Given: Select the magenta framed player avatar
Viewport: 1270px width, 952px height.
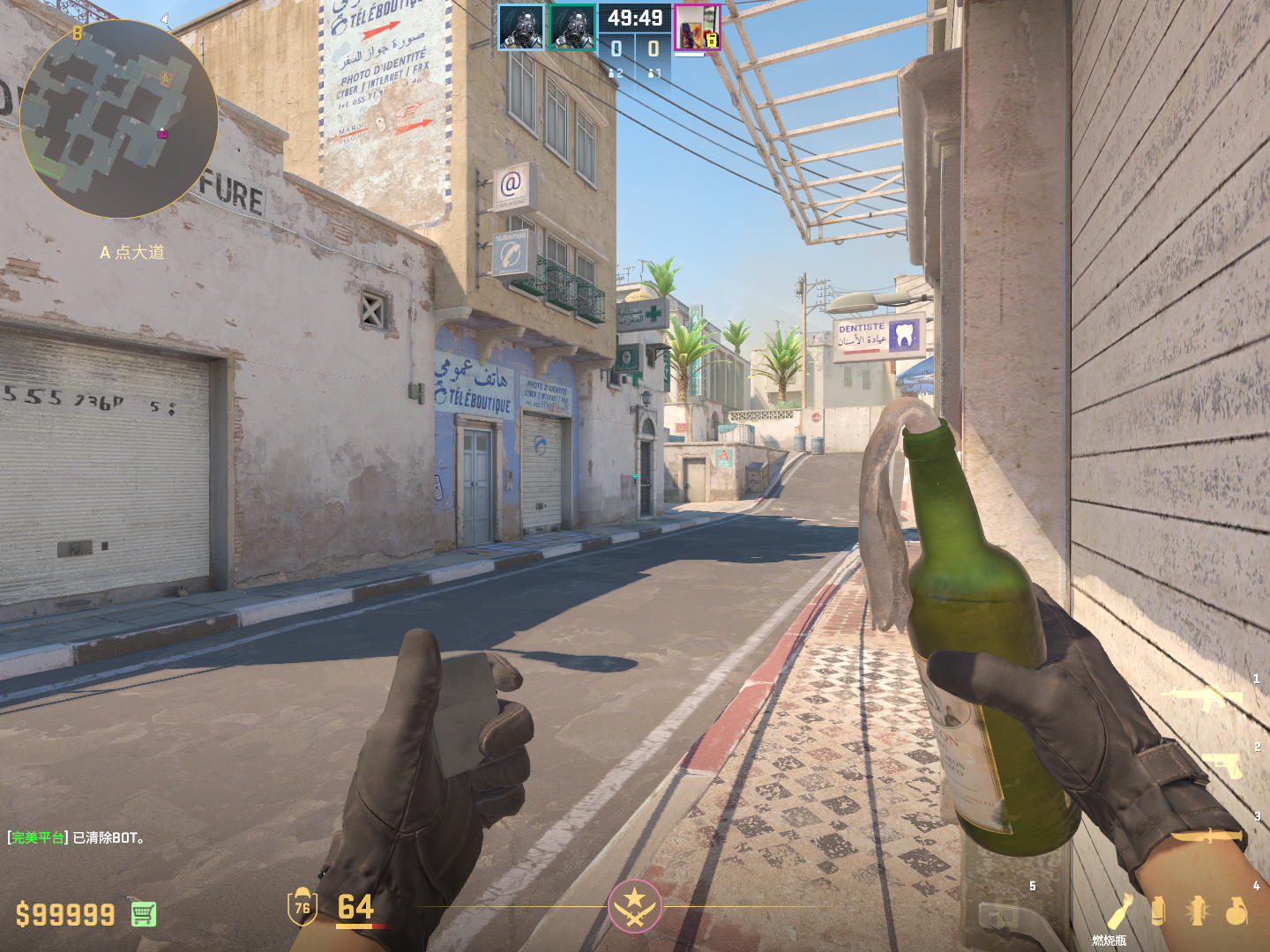Looking at the screenshot, I should [698, 28].
